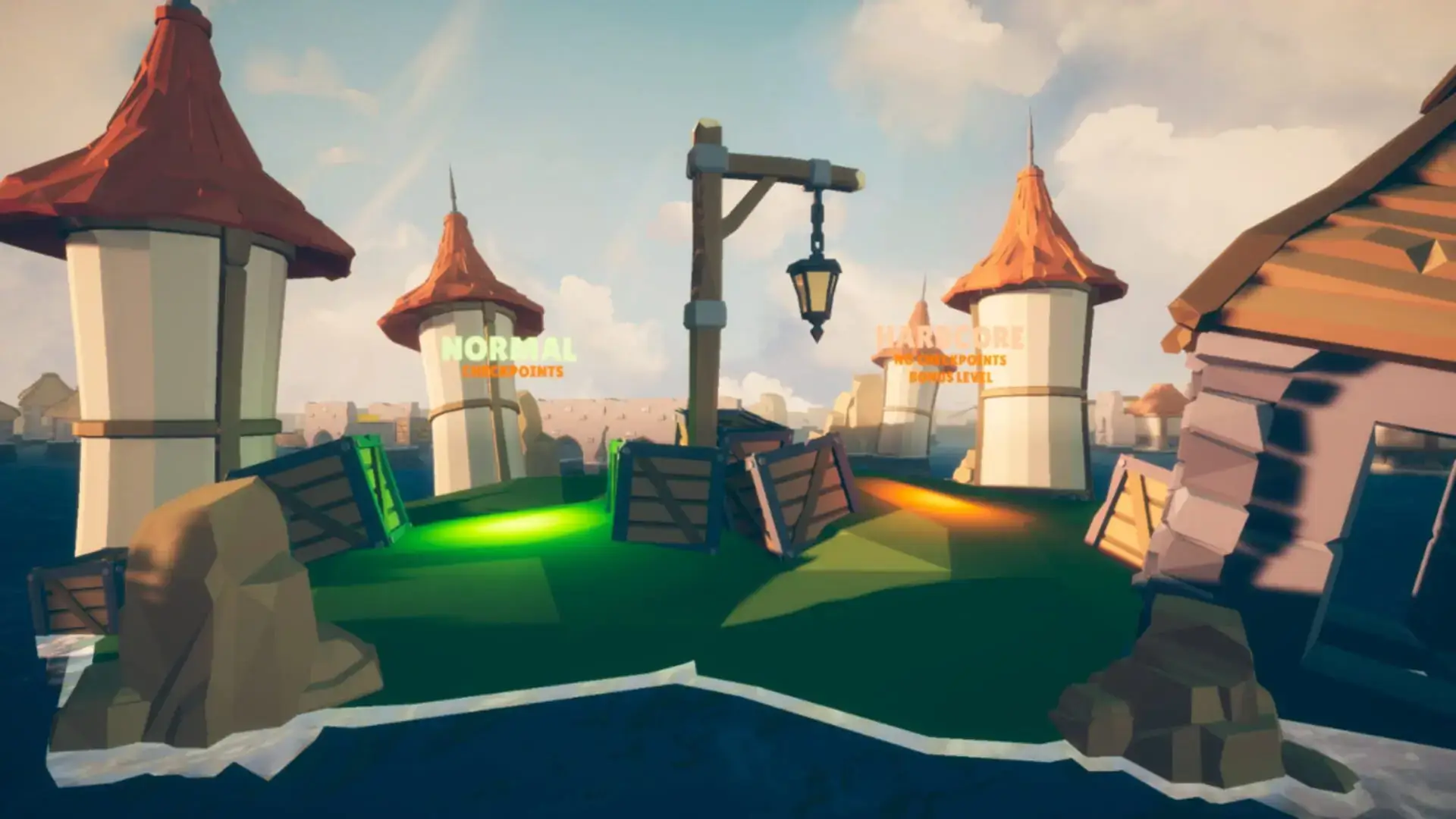Select the NORMAL checkpoints mode label

pos(509,351)
